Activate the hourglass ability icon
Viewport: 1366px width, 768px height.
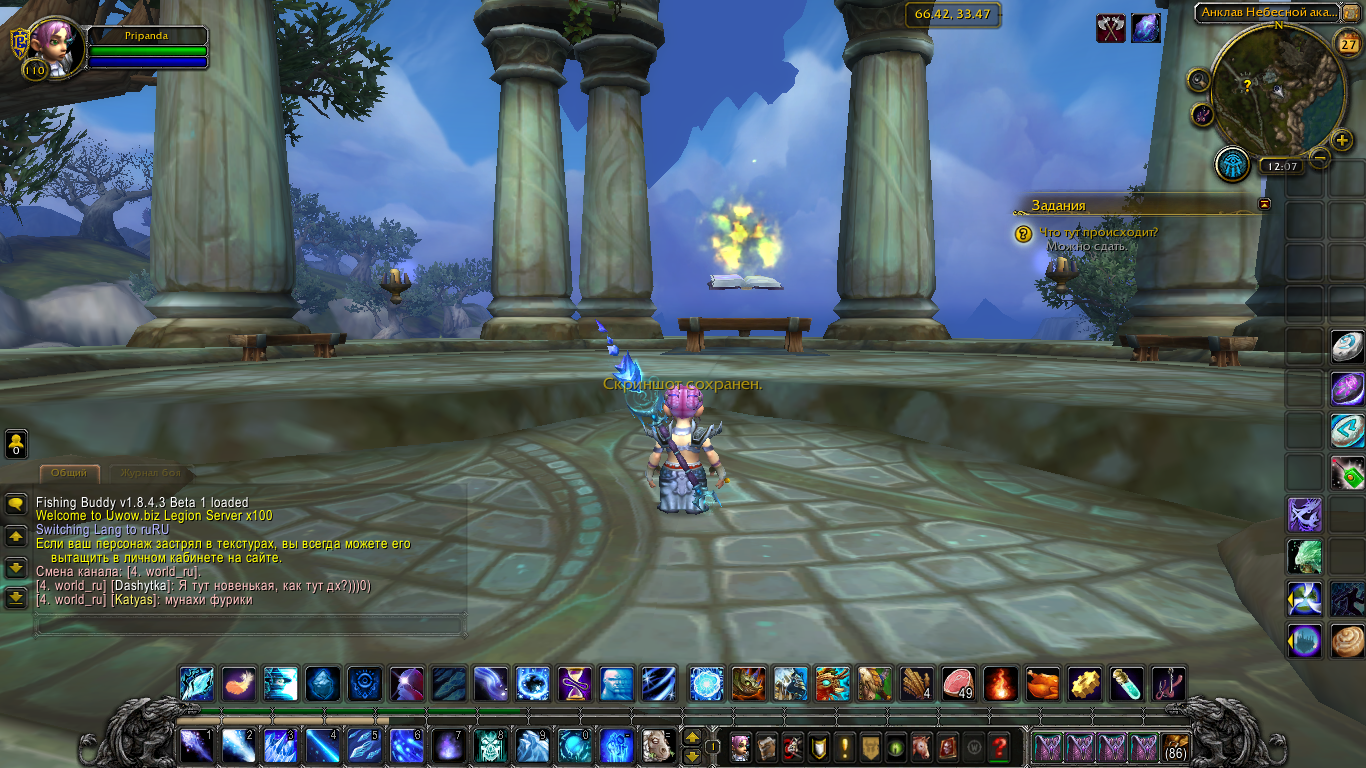pos(574,683)
